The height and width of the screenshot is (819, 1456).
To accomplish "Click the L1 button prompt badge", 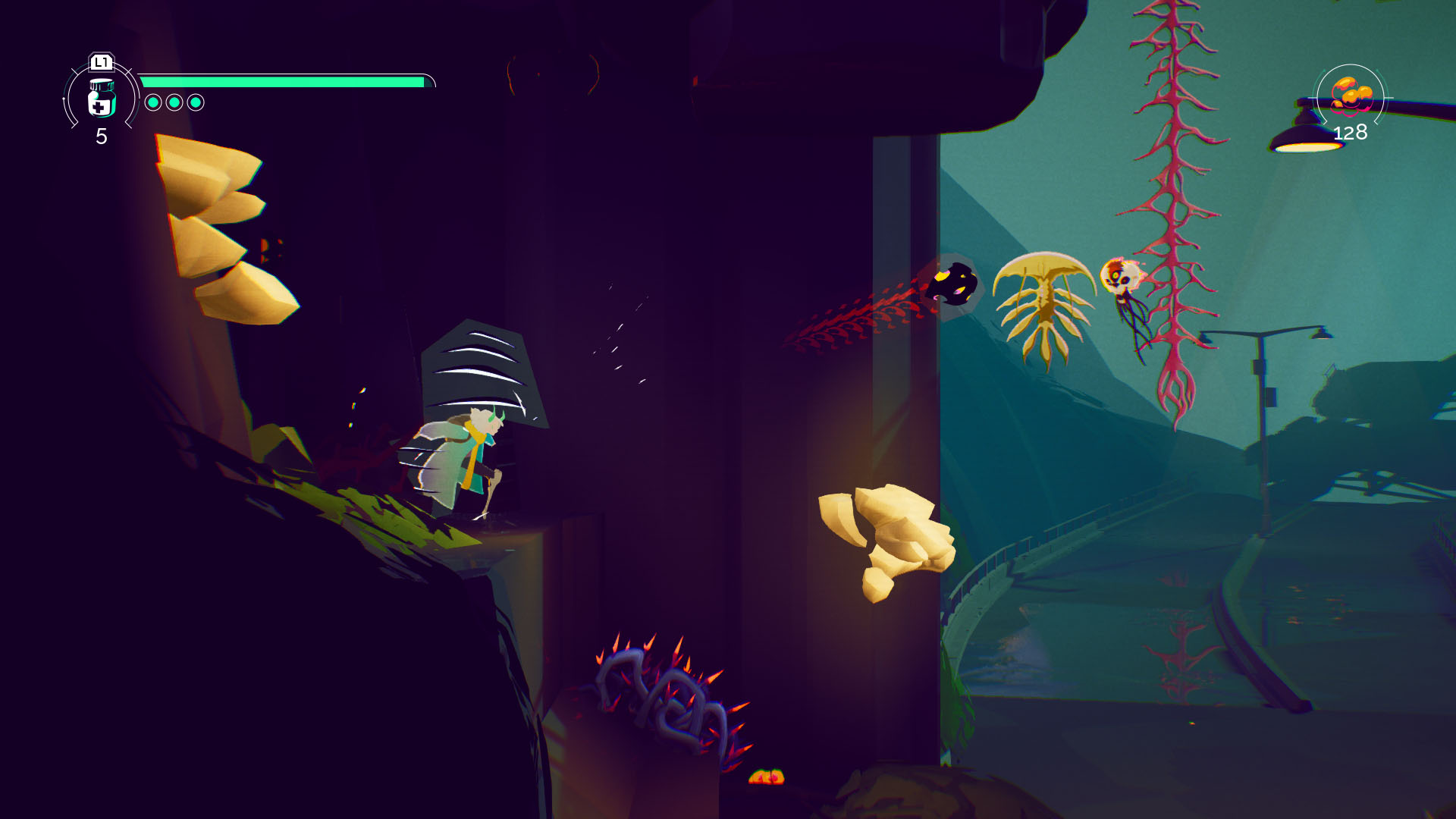I will tap(101, 64).
